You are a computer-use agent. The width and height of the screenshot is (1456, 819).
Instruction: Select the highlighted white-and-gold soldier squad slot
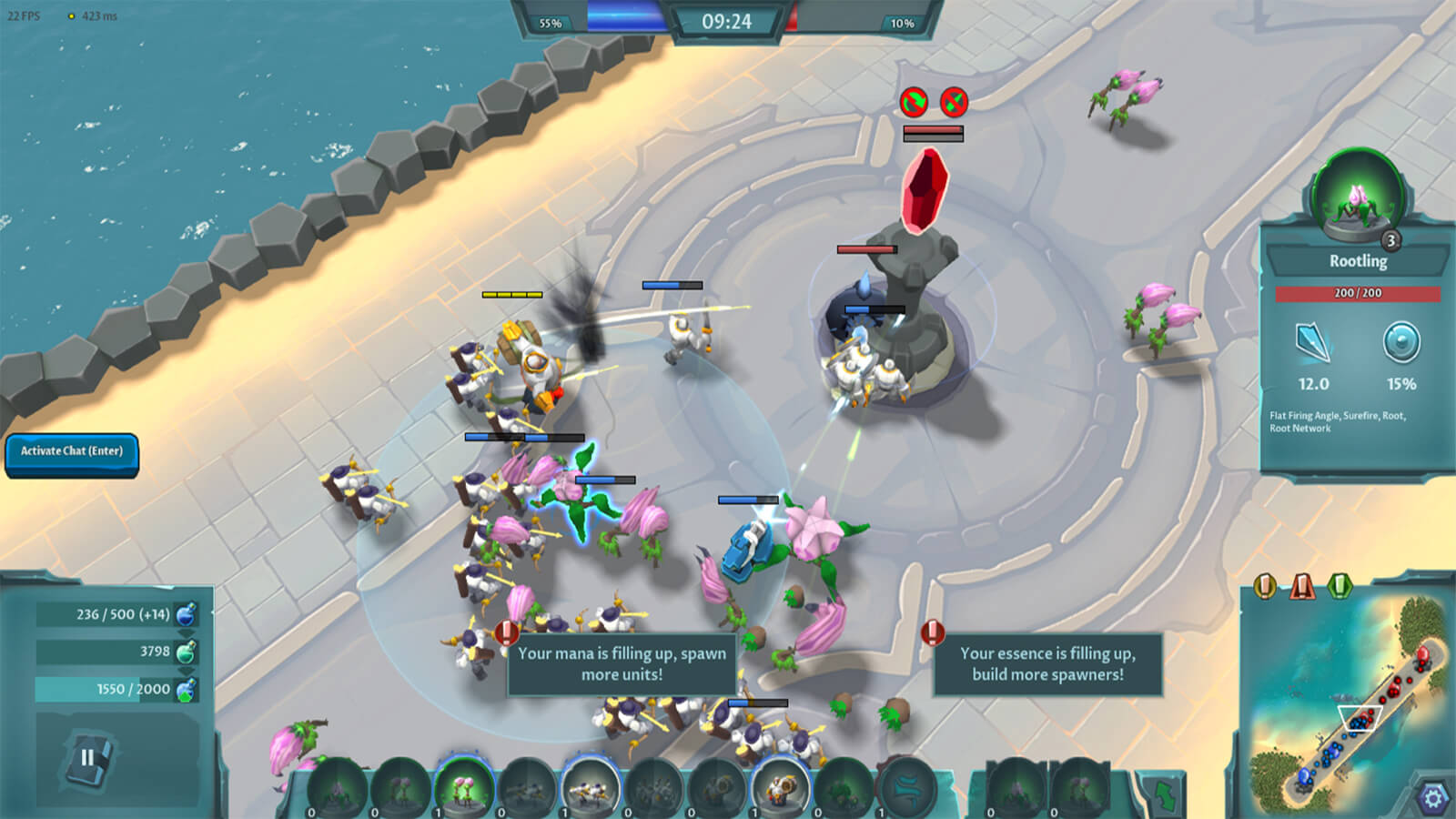point(591,788)
